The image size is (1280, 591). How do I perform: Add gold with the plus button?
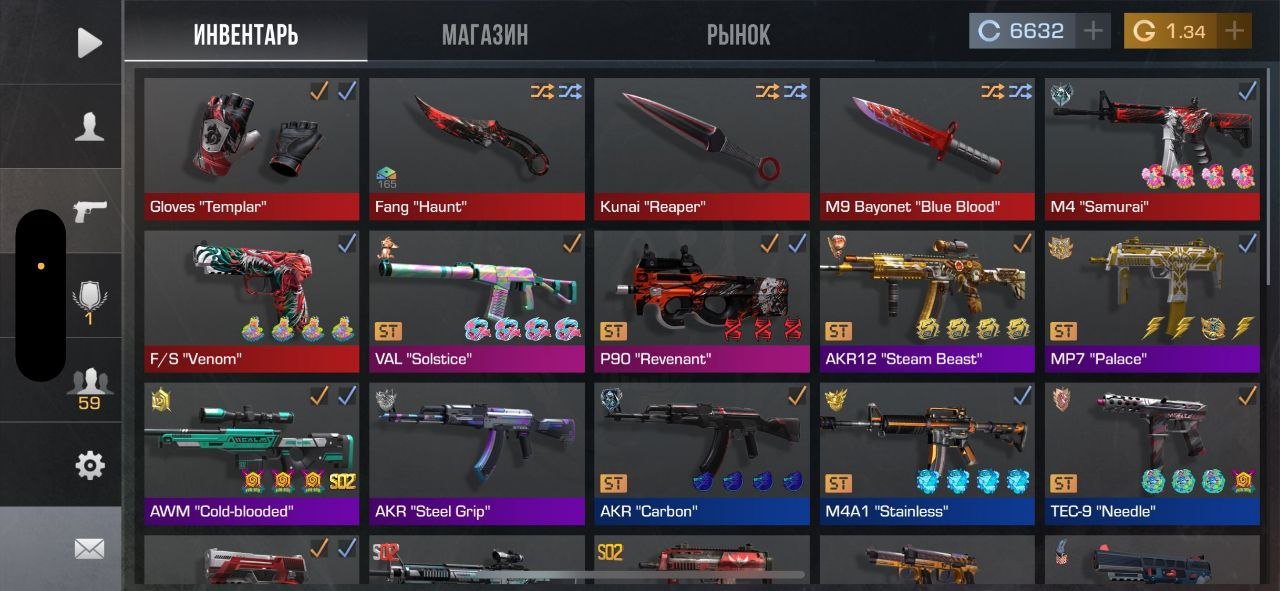click(1236, 31)
